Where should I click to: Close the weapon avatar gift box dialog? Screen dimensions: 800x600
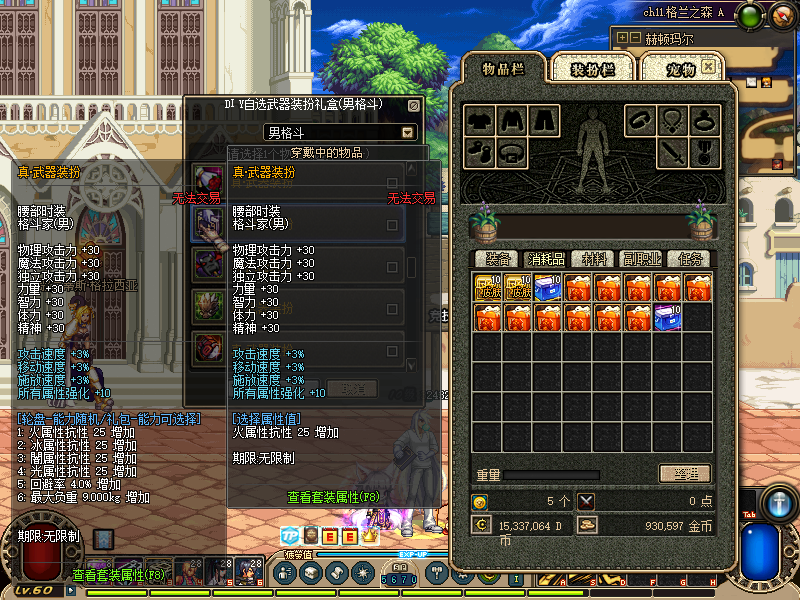[x=414, y=105]
